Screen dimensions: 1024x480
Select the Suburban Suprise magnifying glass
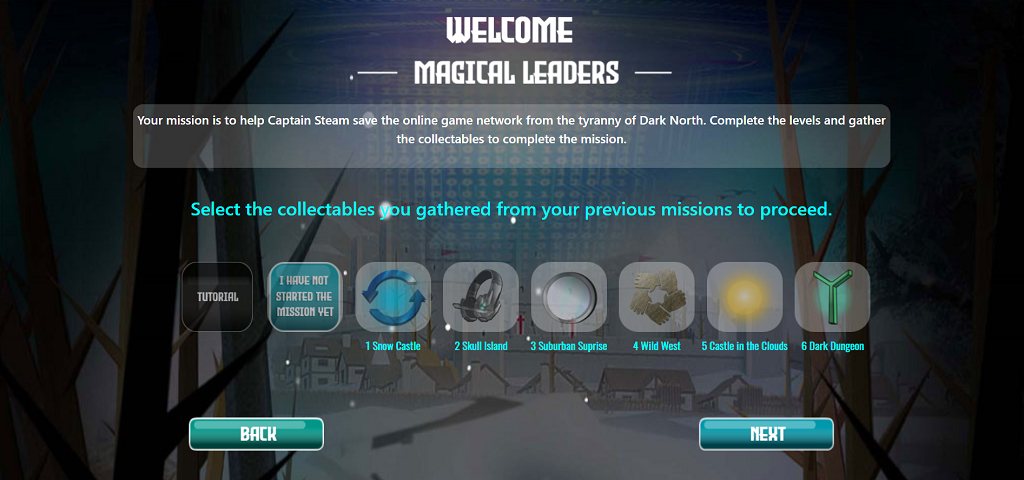pyautogui.click(x=569, y=297)
